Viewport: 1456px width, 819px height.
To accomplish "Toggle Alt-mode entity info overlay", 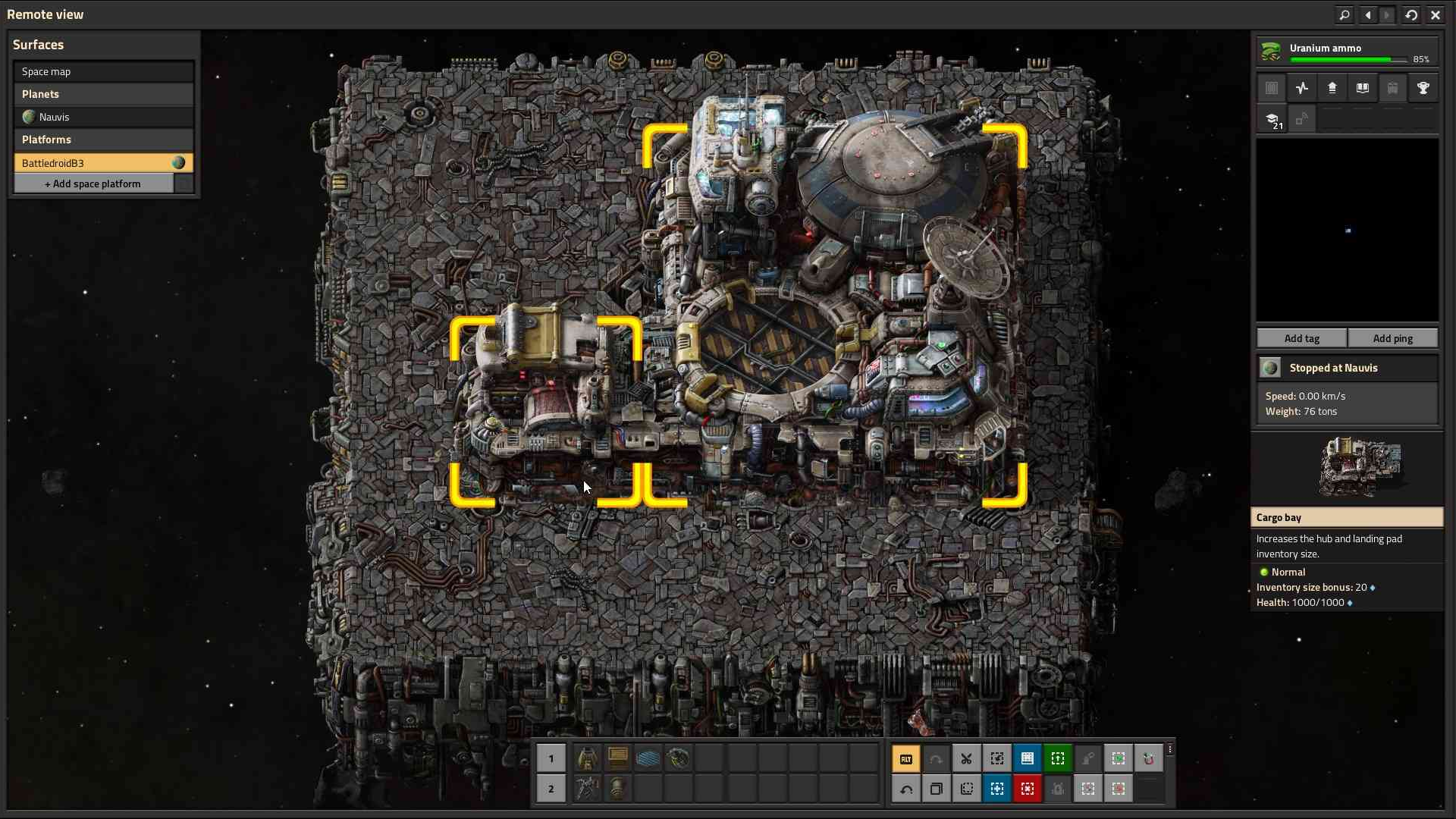I will pyautogui.click(x=907, y=758).
